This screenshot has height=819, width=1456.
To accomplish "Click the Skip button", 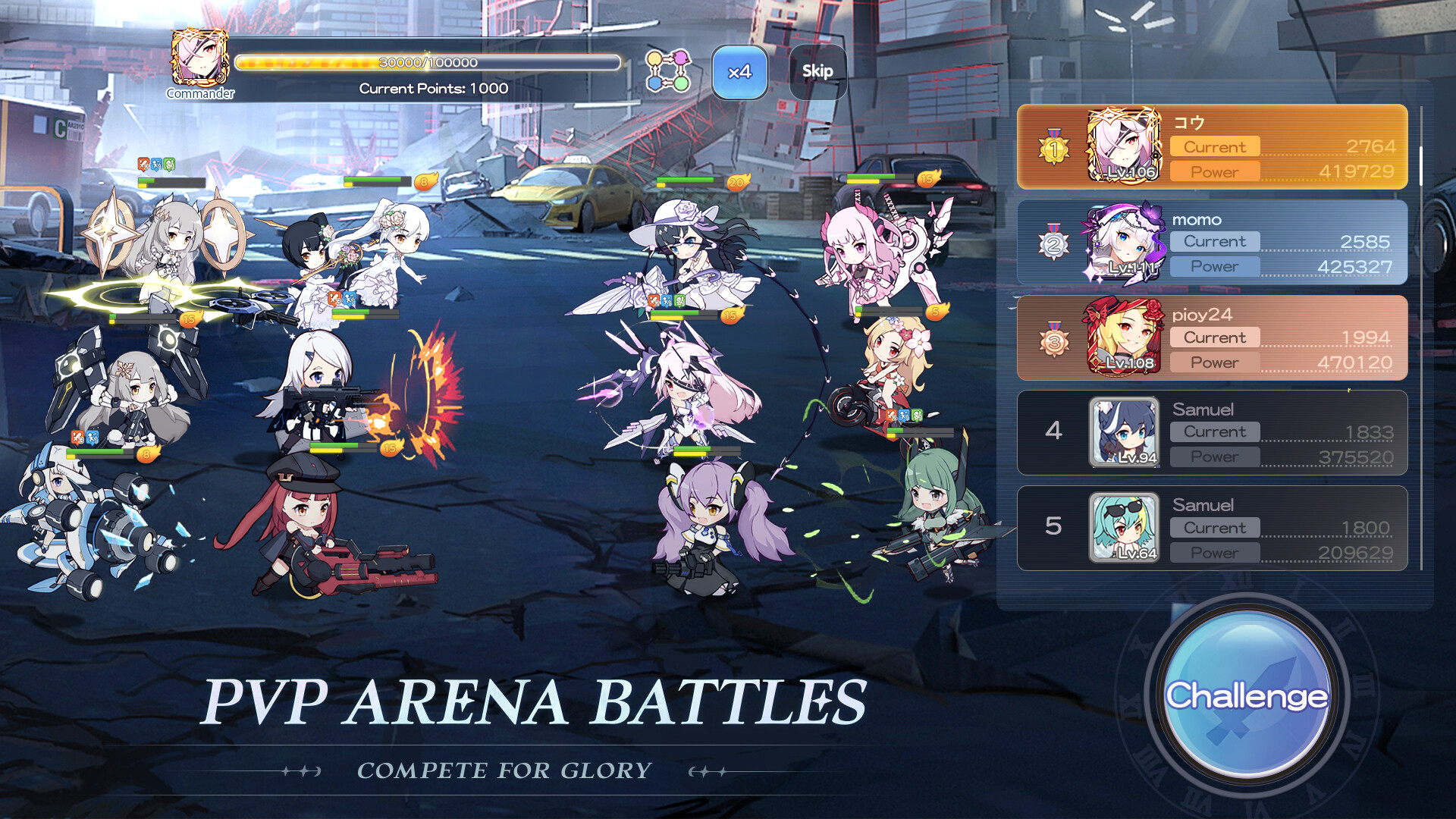I will click(817, 72).
